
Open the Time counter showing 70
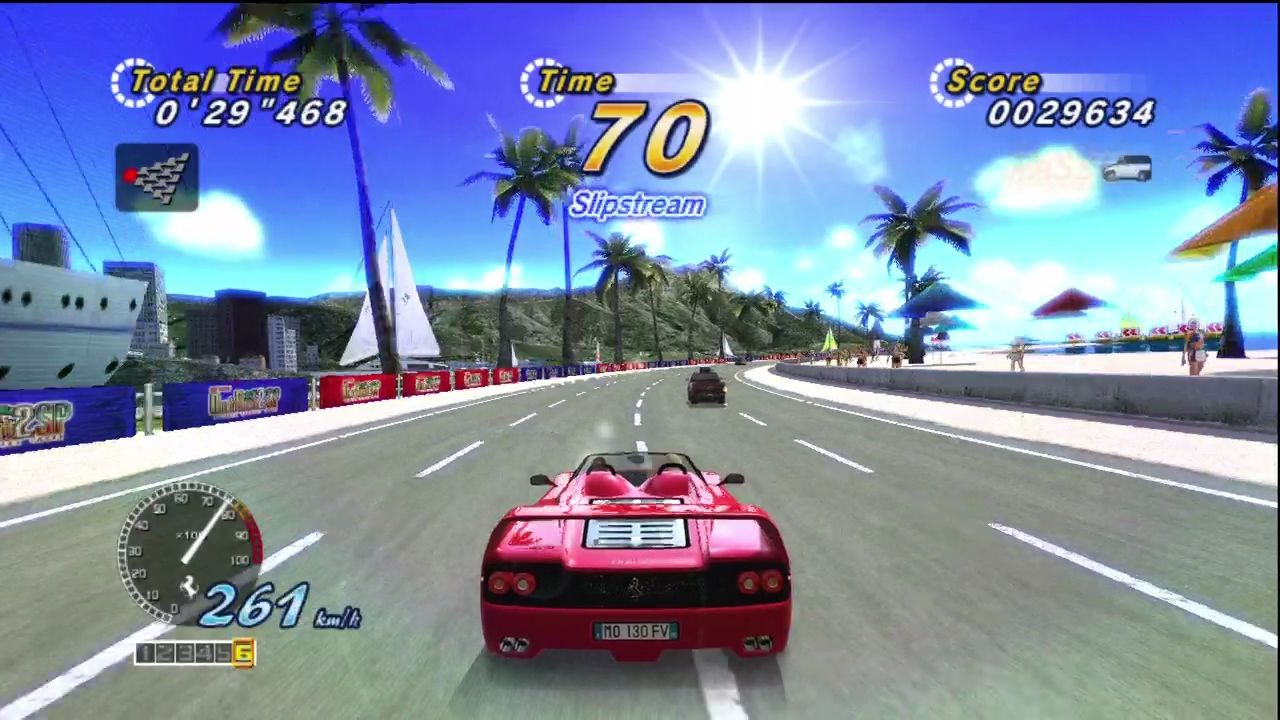click(x=648, y=138)
